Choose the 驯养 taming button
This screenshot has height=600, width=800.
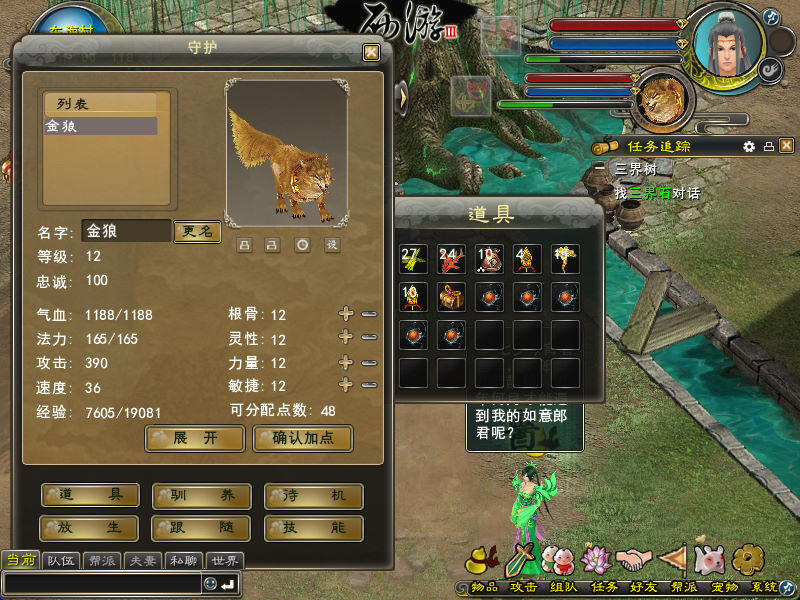(201, 496)
